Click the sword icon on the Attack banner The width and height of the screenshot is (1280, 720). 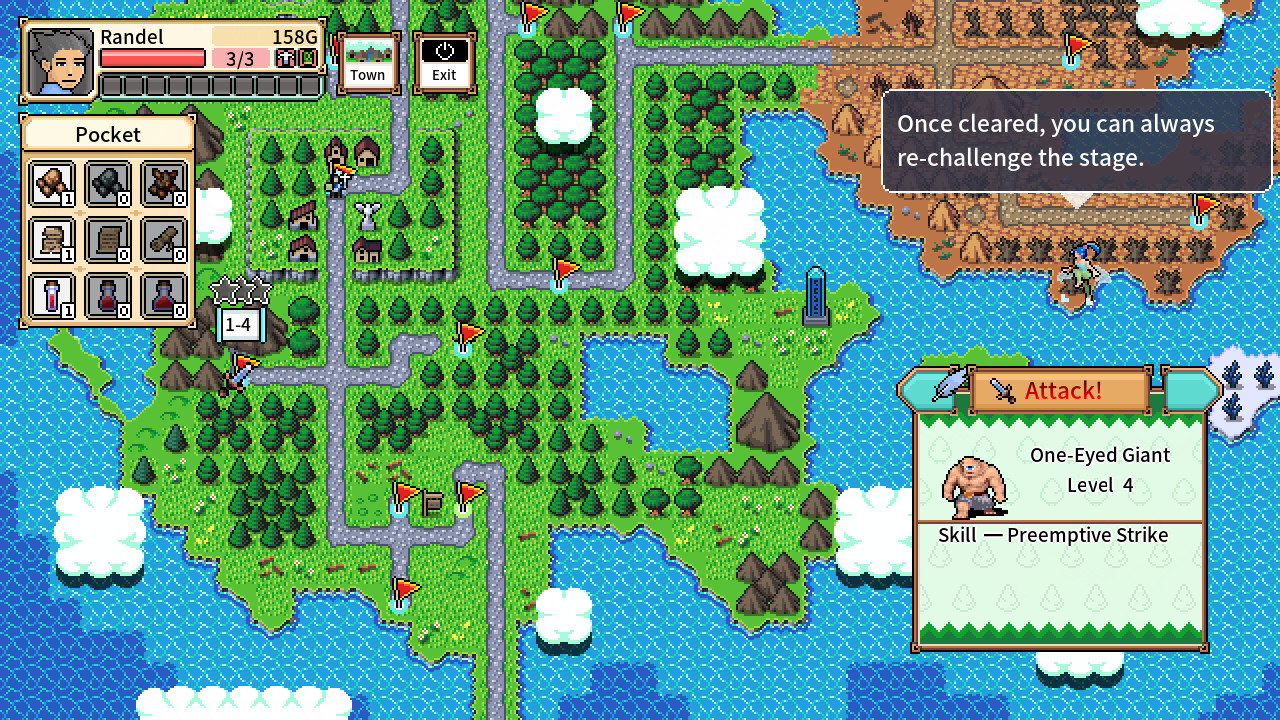coord(1004,390)
